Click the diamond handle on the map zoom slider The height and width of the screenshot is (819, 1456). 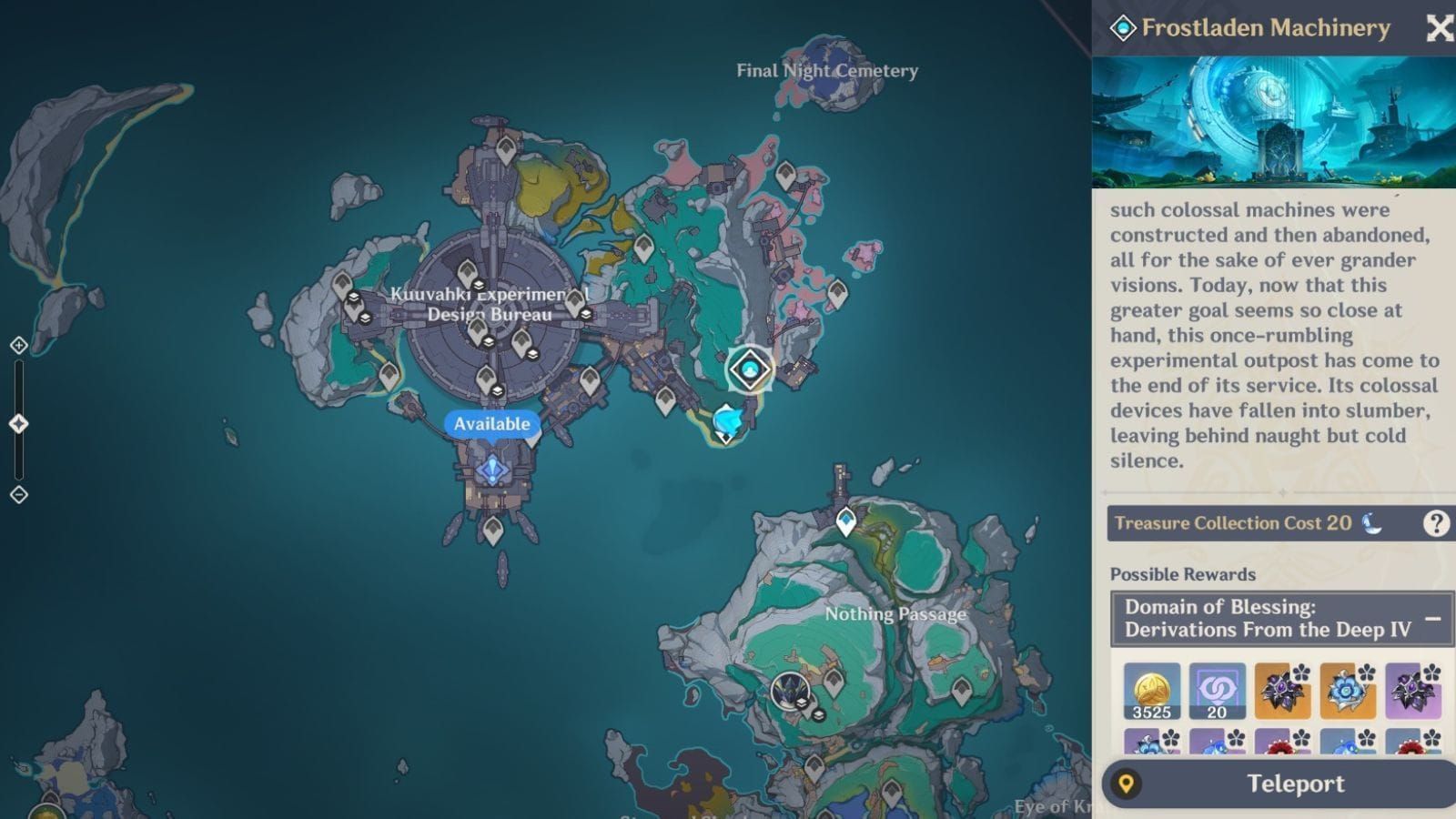point(16,422)
